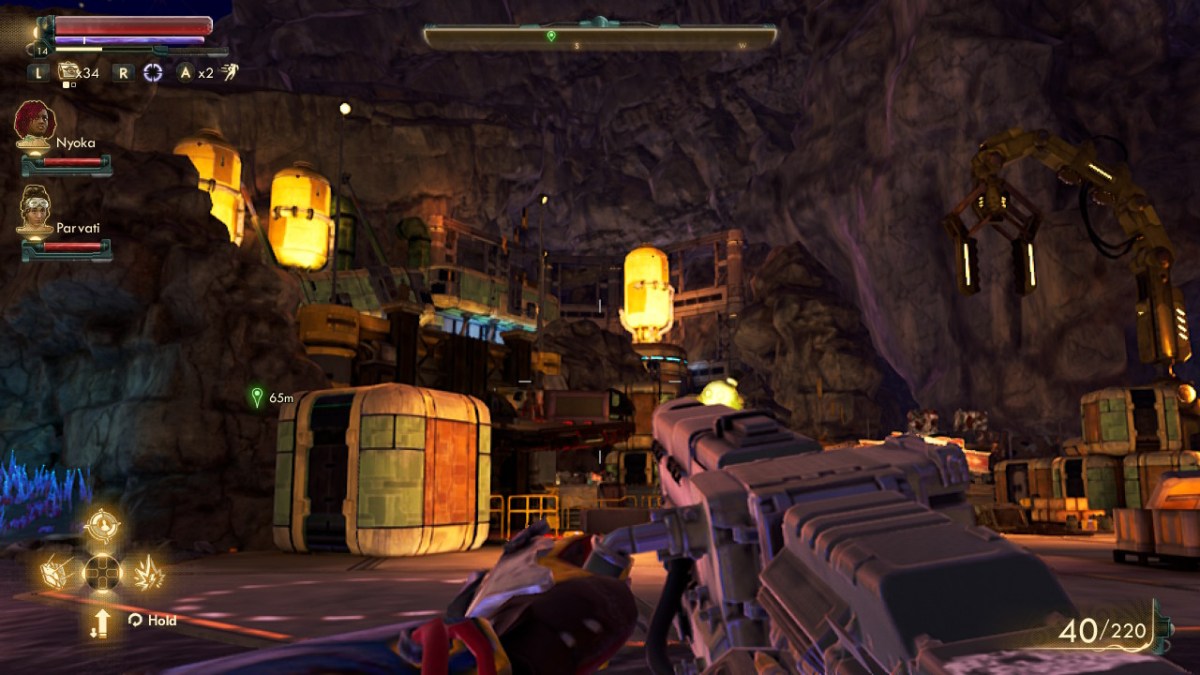Activate the purple crosshair time dilation icon

click(152, 72)
